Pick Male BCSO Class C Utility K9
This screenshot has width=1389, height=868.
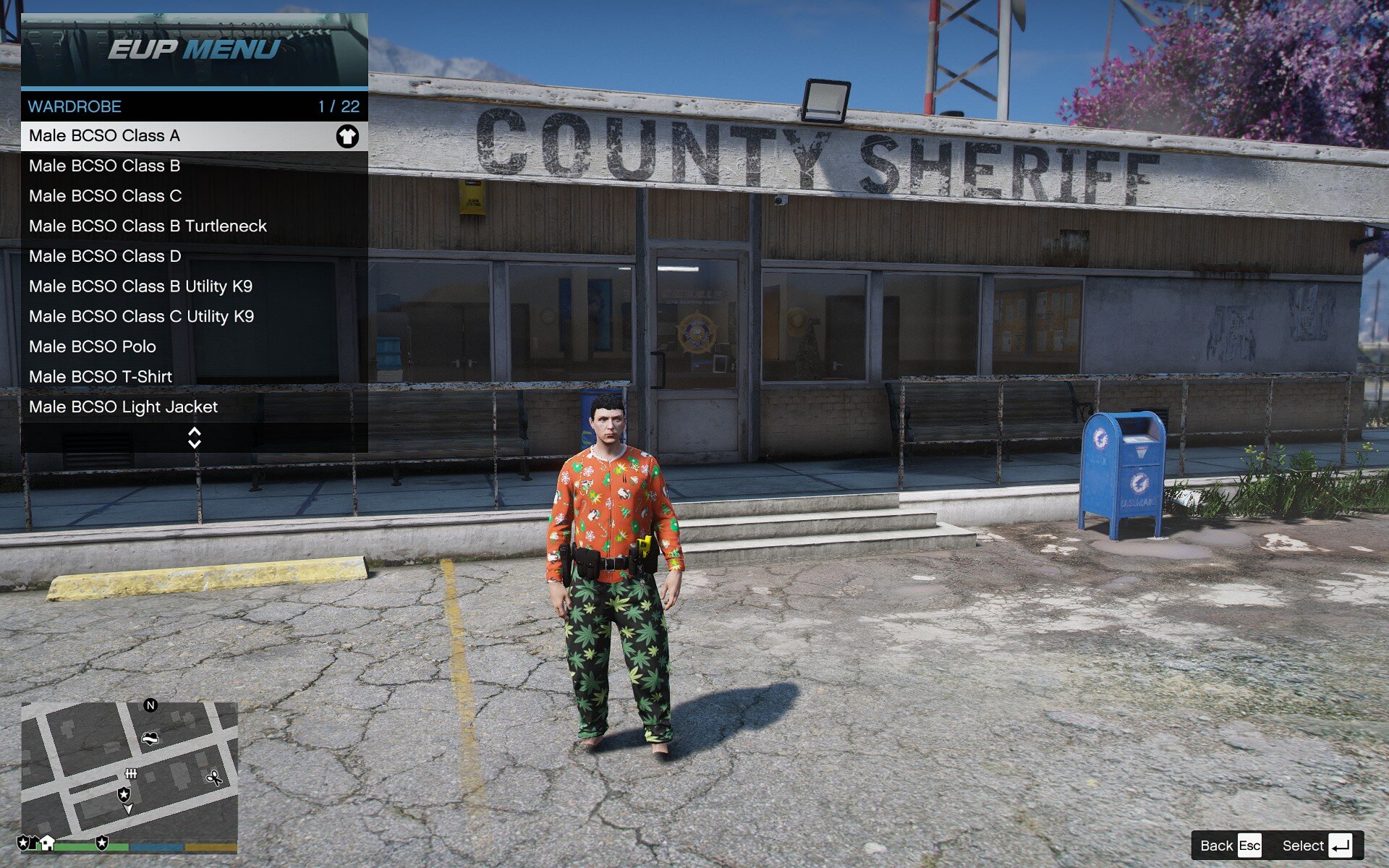click(194, 317)
